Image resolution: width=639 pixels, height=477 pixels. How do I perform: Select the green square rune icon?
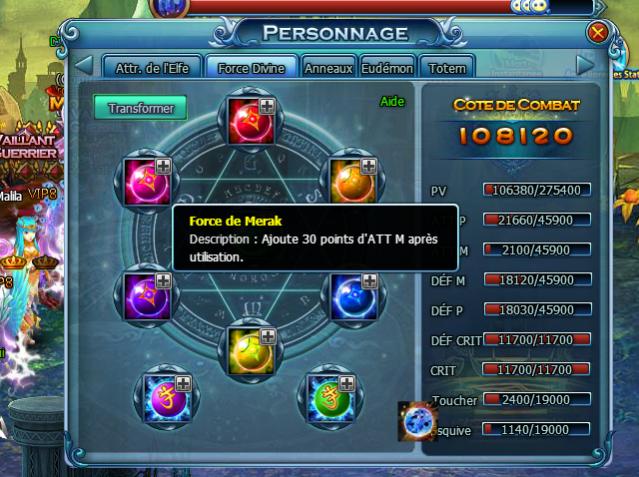tap(331, 394)
